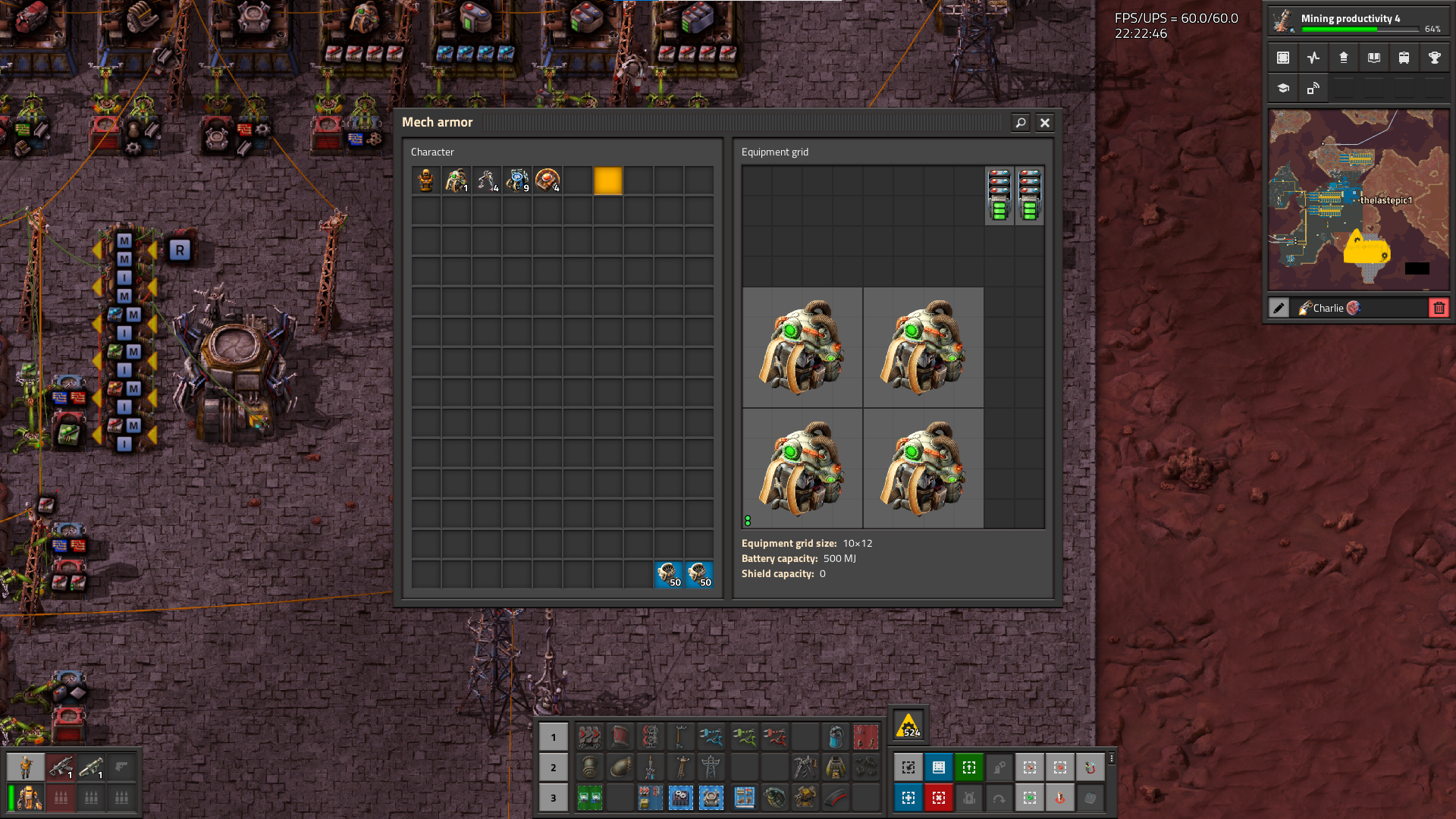1456x819 pixels.
Task: Toggle remote view mode
Action: 1313,89
